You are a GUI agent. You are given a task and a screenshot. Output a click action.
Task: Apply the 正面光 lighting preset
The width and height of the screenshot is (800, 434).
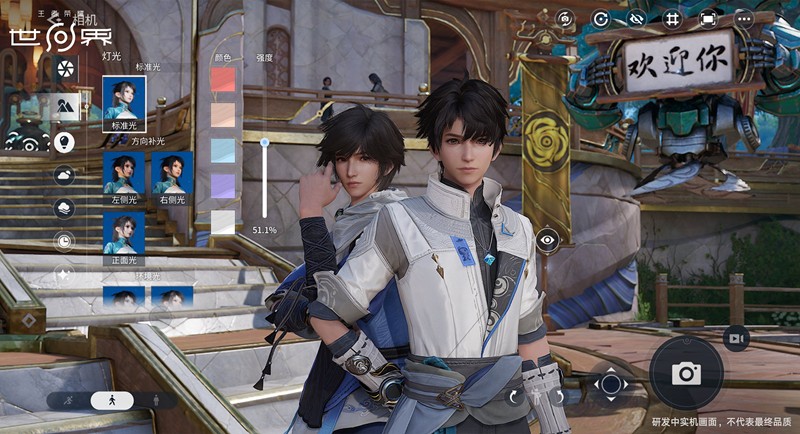pyautogui.click(x=124, y=232)
